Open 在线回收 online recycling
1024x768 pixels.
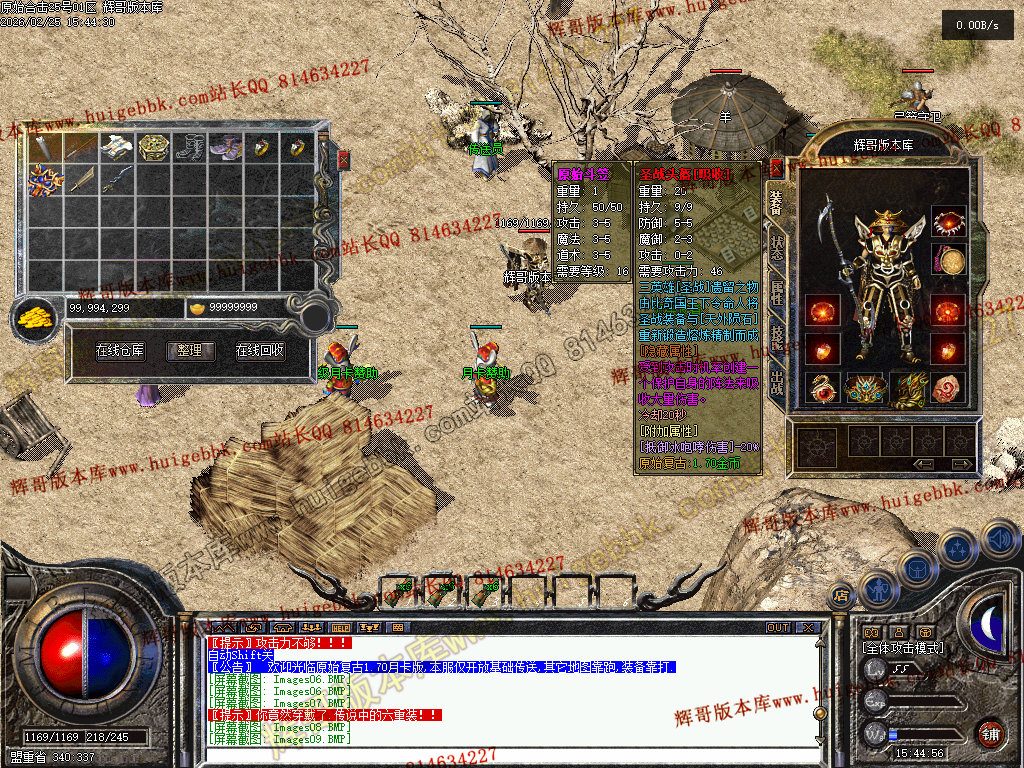(x=260, y=351)
